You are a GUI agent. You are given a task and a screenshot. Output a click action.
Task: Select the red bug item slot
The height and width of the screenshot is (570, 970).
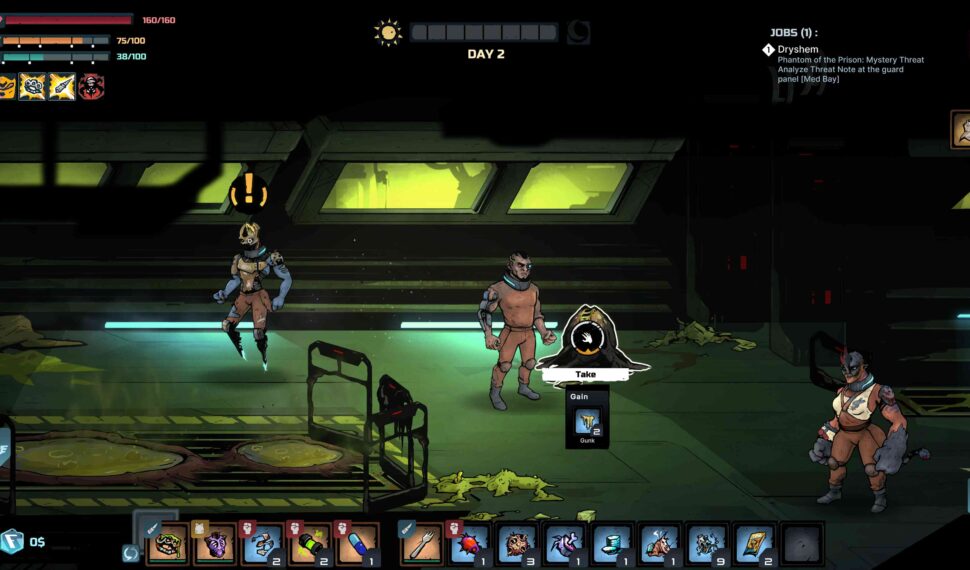[x=468, y=544]
